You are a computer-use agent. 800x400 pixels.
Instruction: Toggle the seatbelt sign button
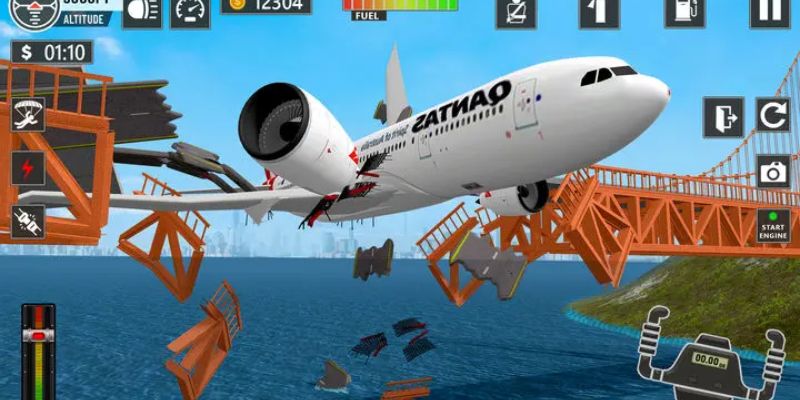516,10
